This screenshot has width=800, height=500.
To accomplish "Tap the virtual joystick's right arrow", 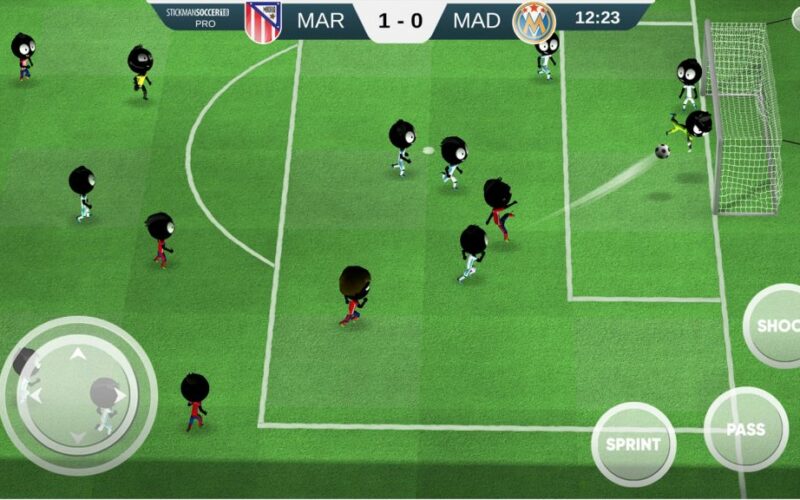I will [121, 395].
